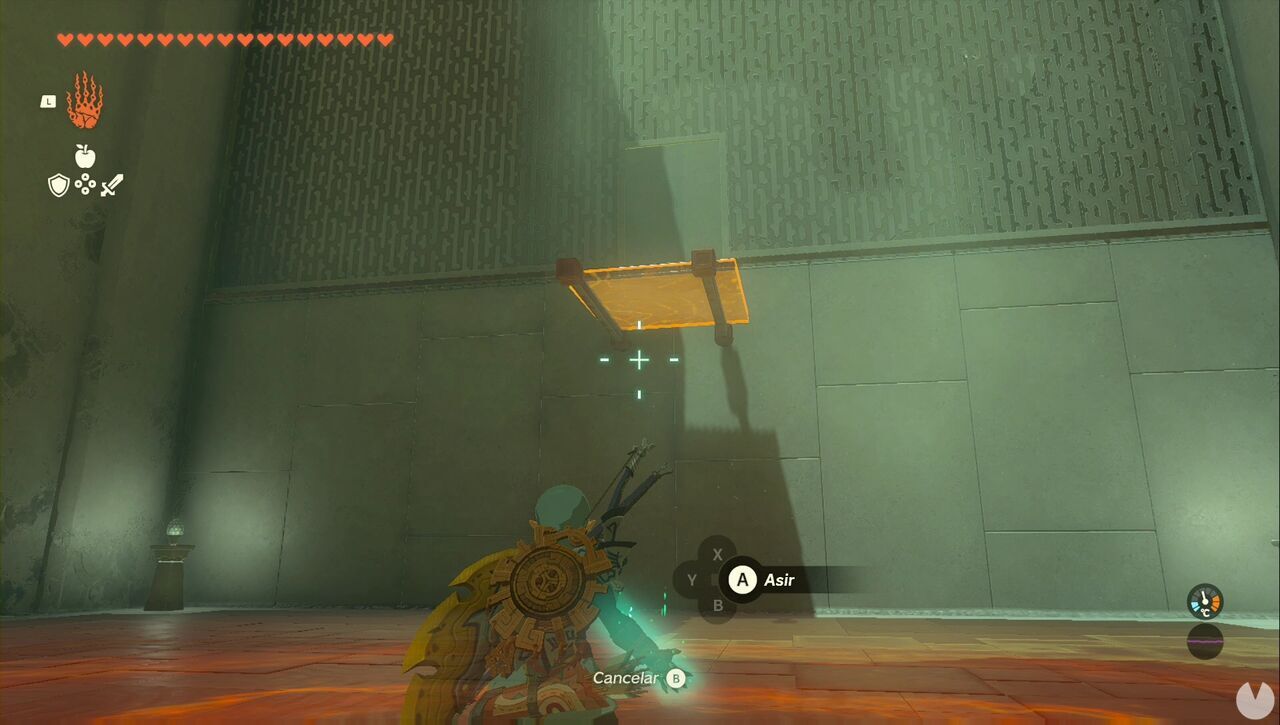Click the glowing orange Ultrahand slab
This screenshot has height=725, width=1280.
point(650,298)
